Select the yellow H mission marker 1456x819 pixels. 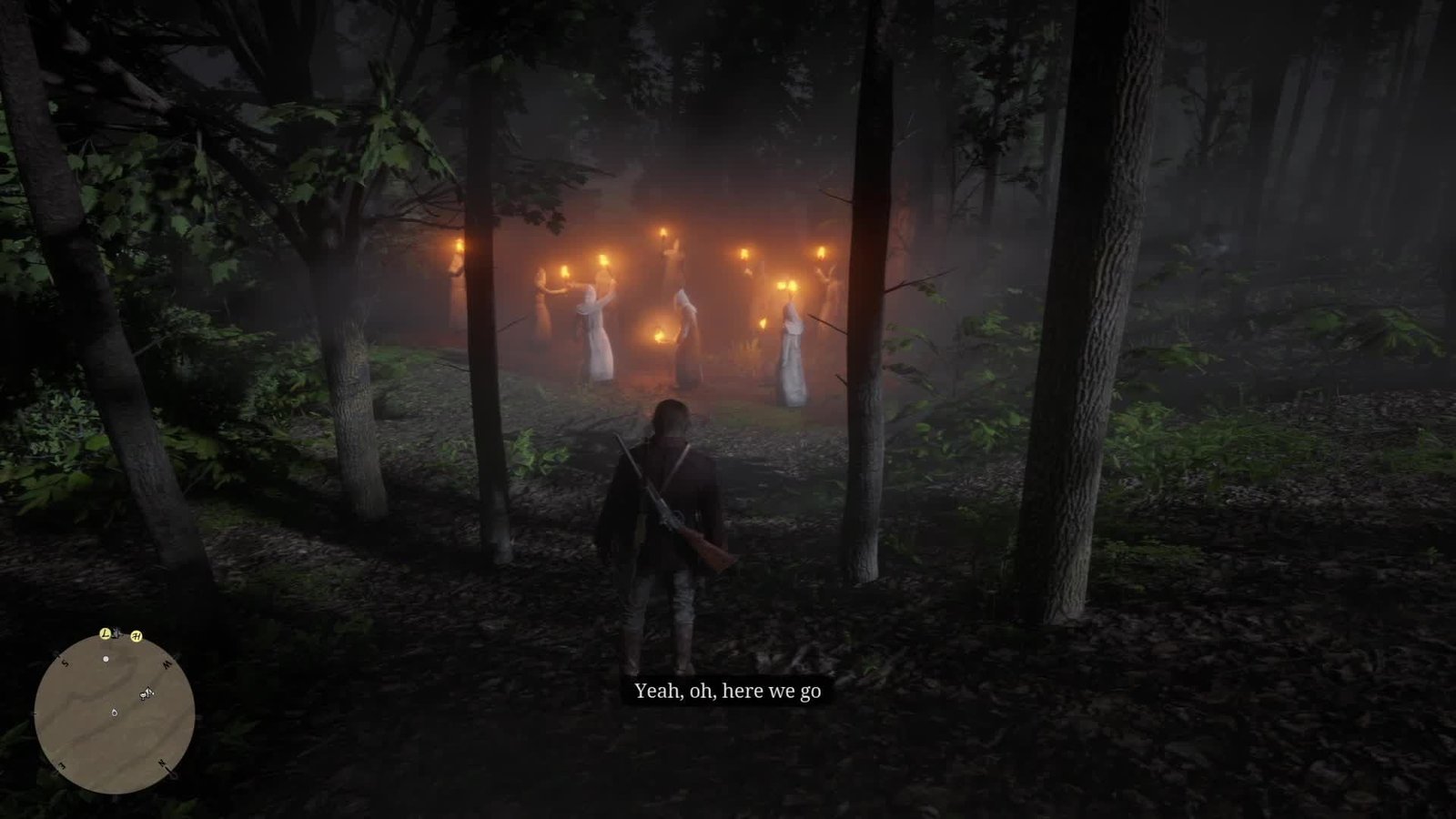click(x=136, y=636)
